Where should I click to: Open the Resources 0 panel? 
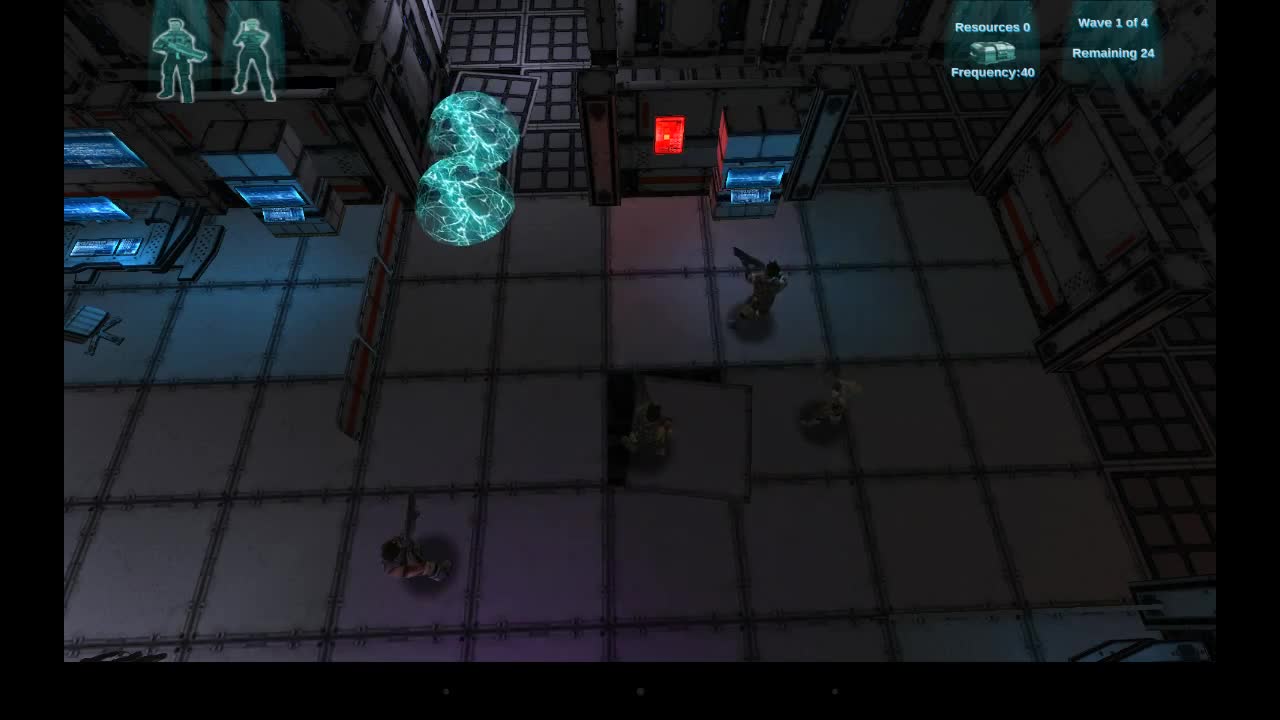tap(991, 27)
